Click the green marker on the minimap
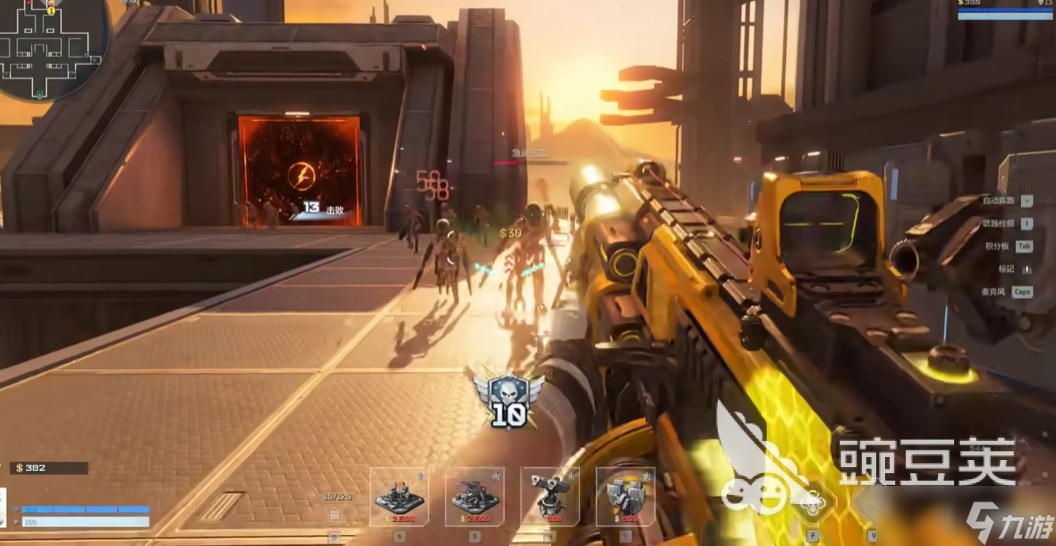The image size is (1056, 546). (x=39, y=93)
